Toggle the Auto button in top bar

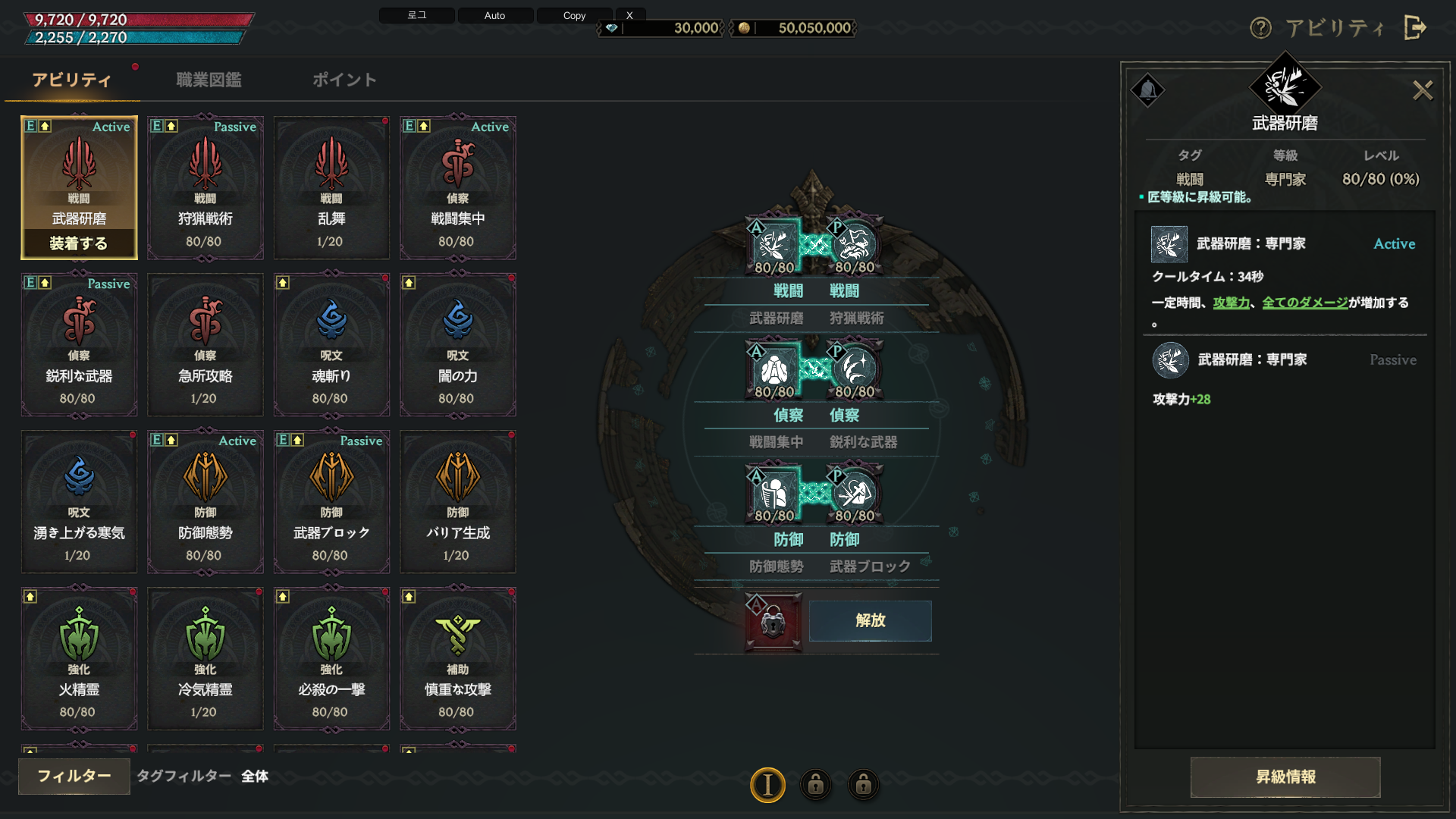pos(494,15)
